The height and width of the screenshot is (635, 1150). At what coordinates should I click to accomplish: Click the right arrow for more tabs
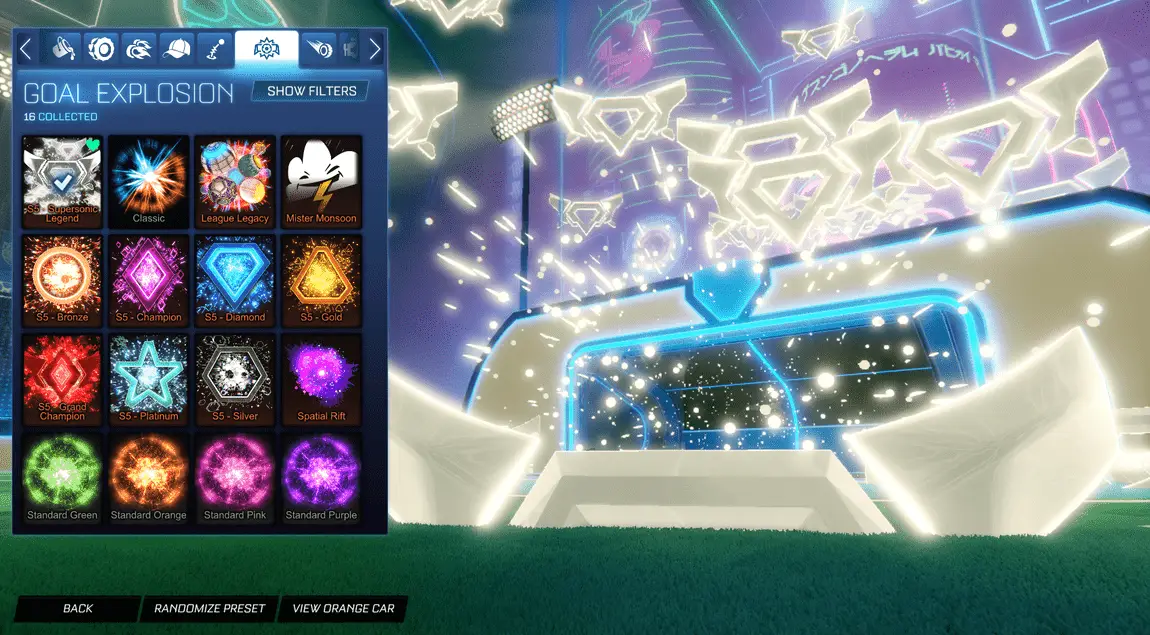(375, 48)
